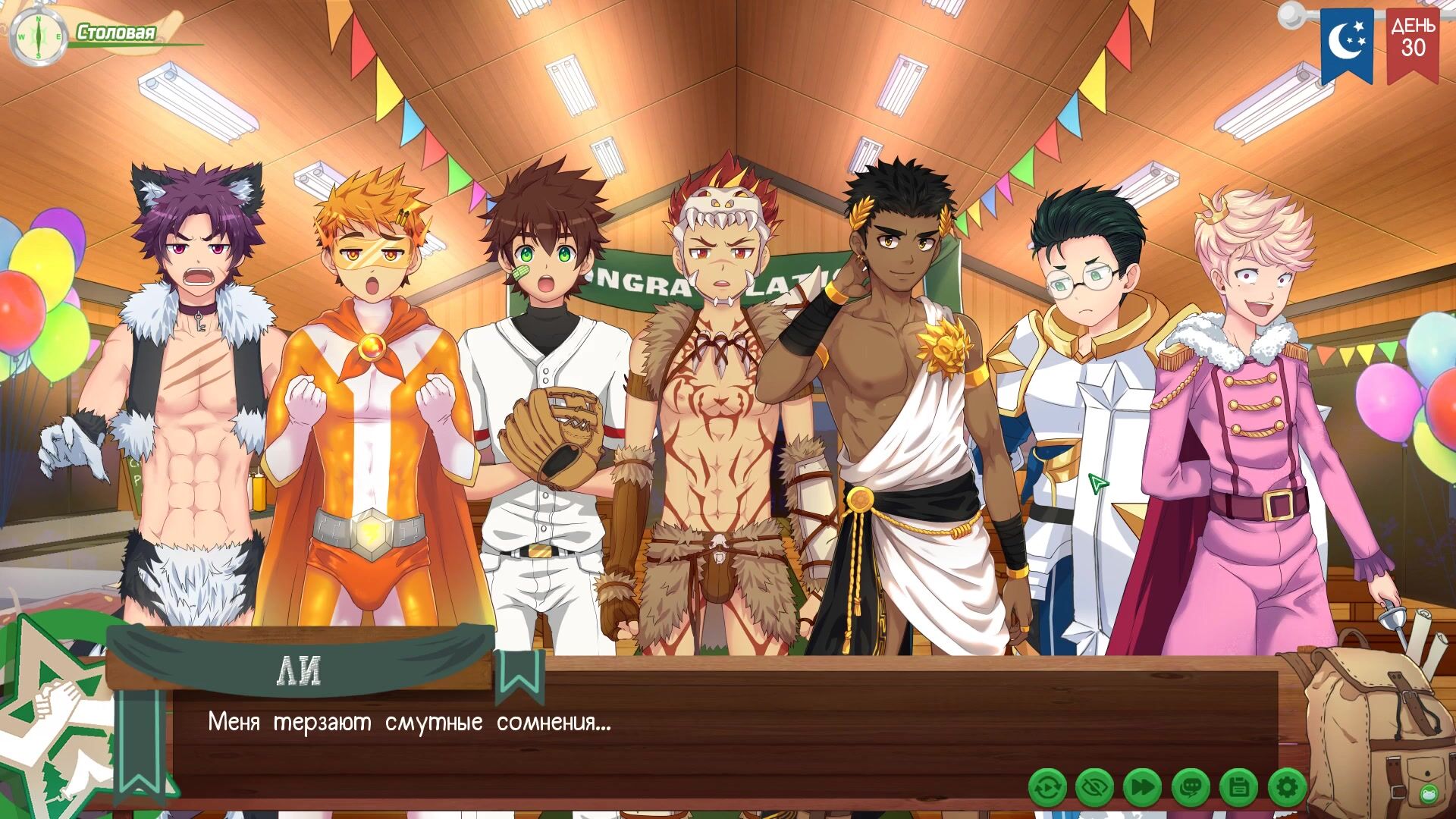Activate fast-forward skip button
The height and width of the screenshot is (819, 1456).
tap(1142, 788)
